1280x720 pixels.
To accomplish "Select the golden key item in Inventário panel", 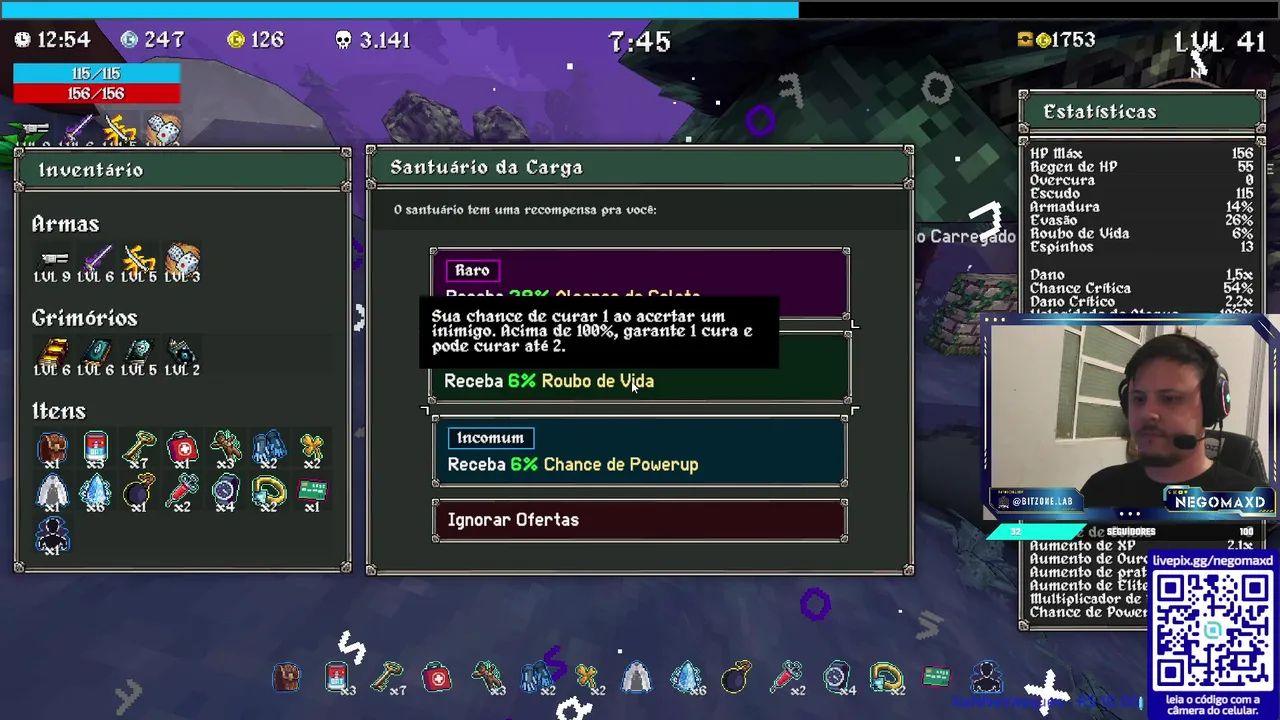I will tap(139, 448).
